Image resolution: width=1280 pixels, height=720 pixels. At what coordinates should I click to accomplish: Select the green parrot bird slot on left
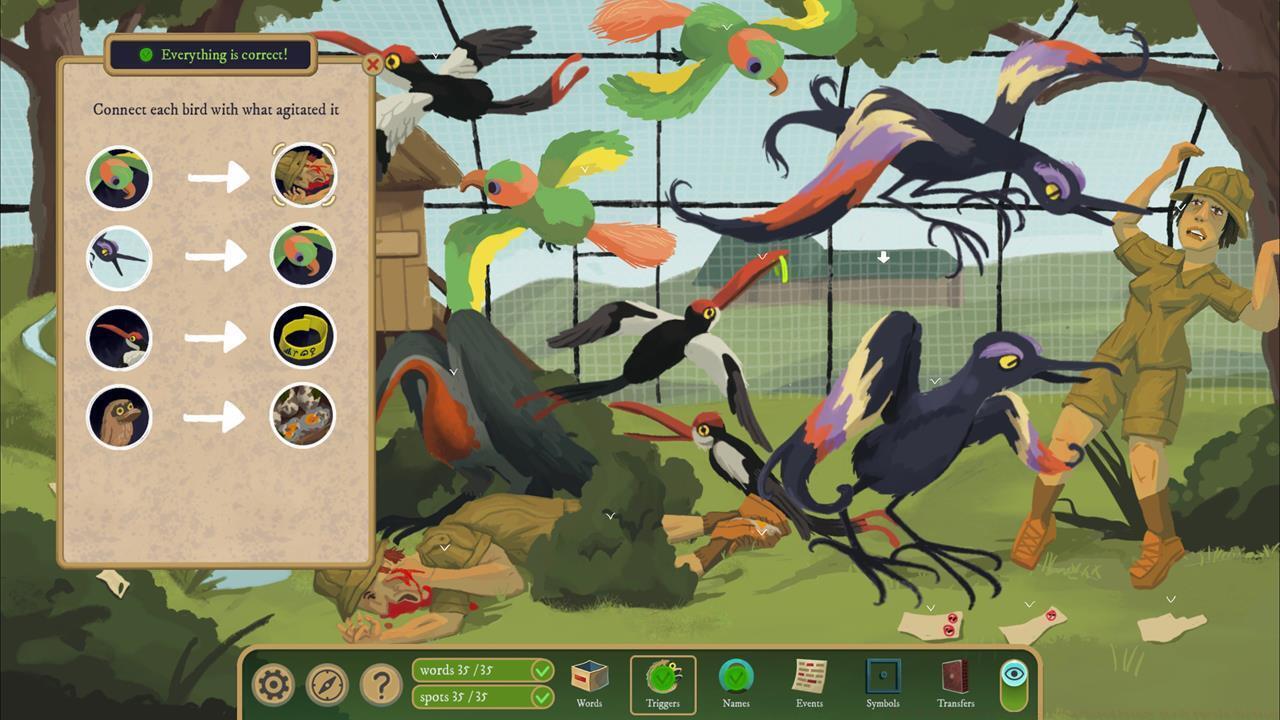(x=120, y=178)
